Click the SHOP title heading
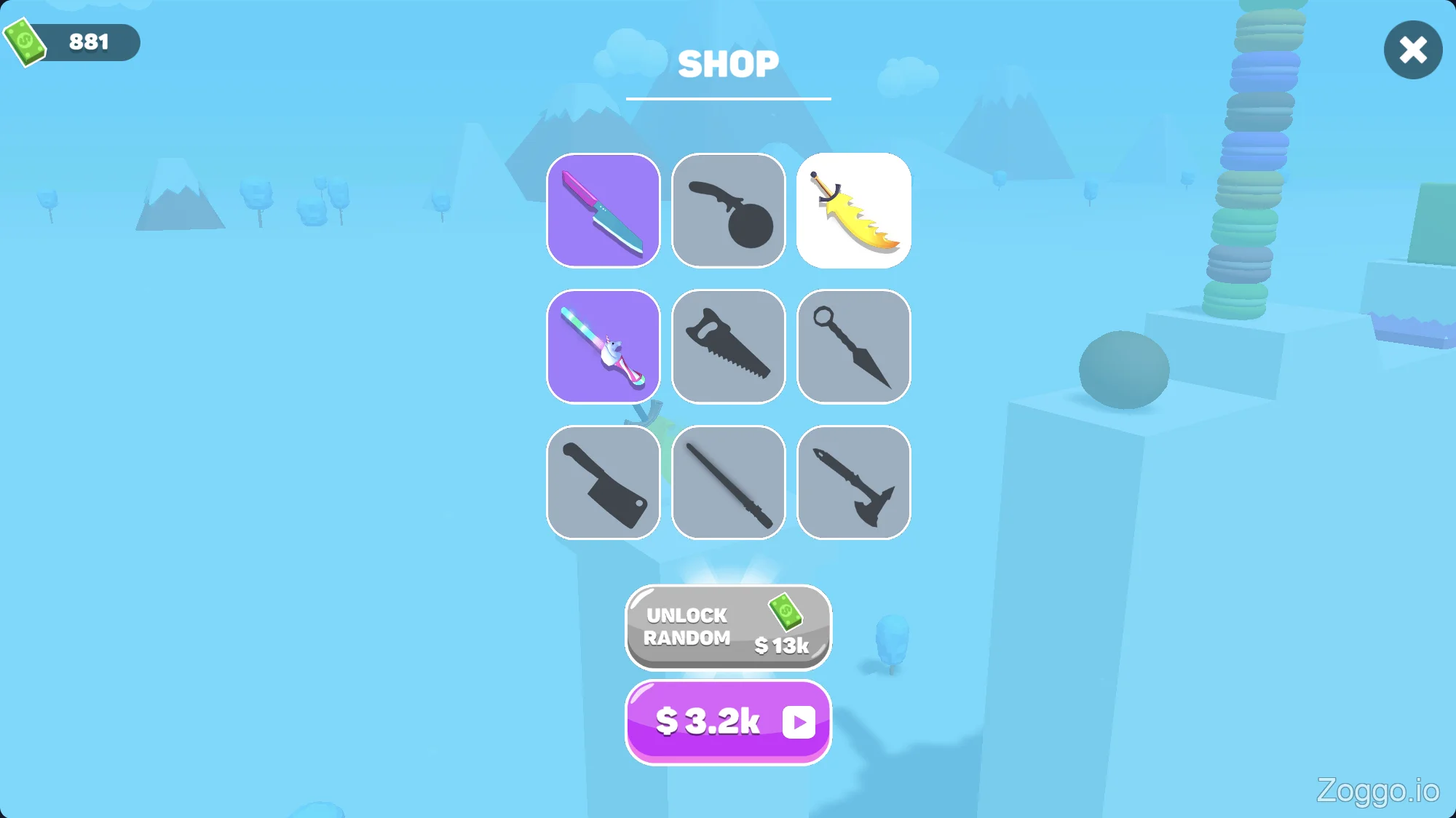The height and width of the screenshot is (818, 1456). click(728, 64)
